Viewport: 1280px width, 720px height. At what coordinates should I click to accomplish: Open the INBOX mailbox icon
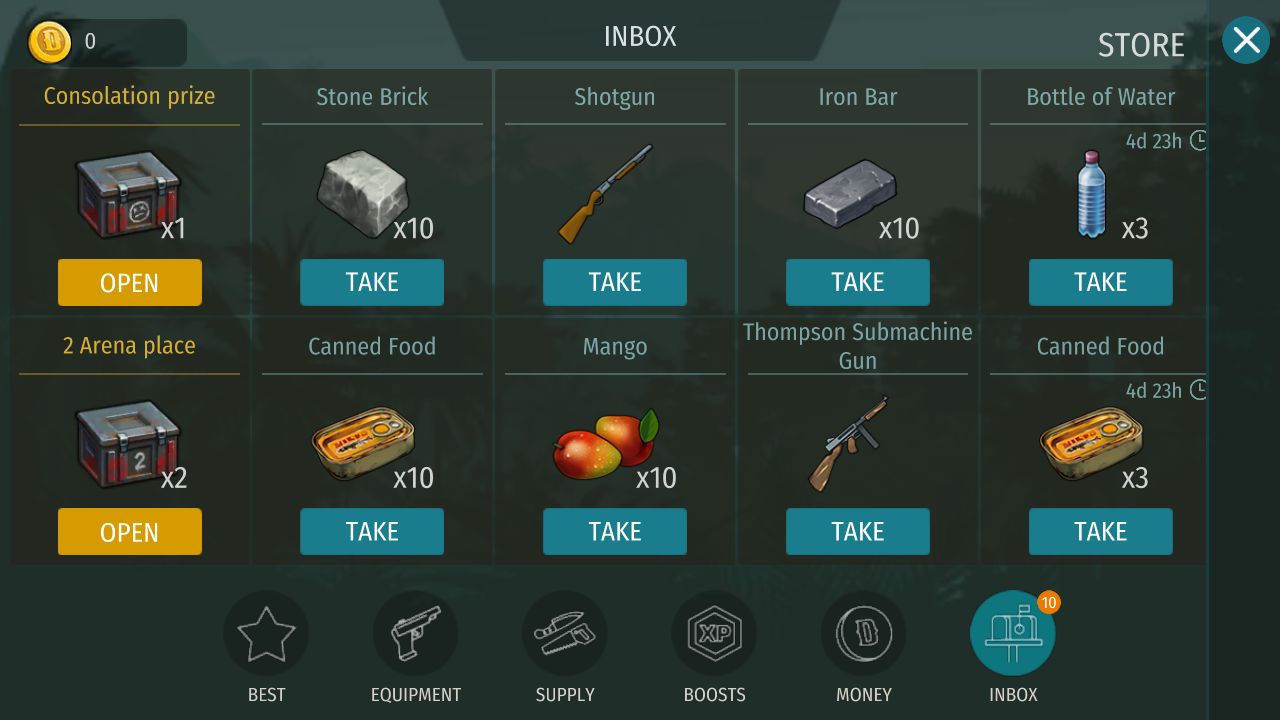coord(1012,632)
